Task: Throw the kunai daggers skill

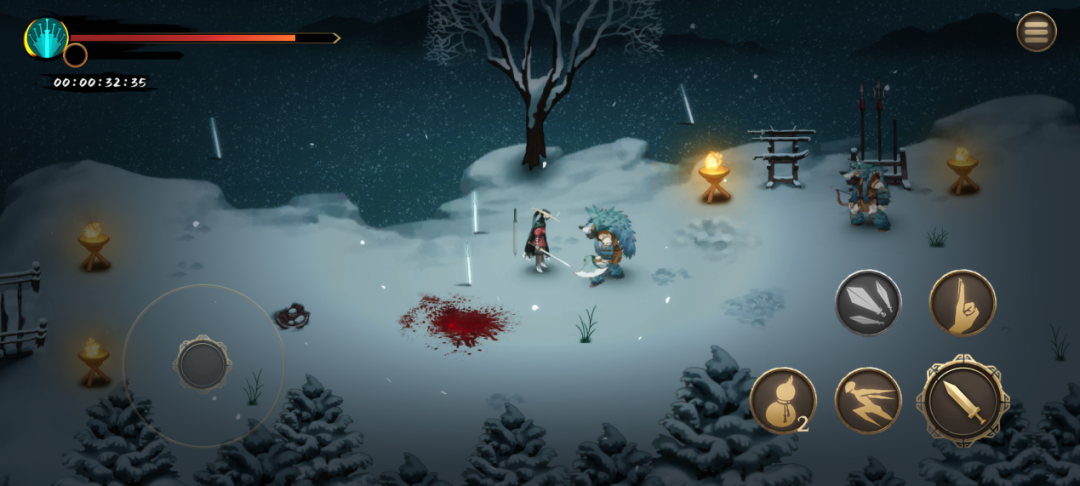Action: 868,303
